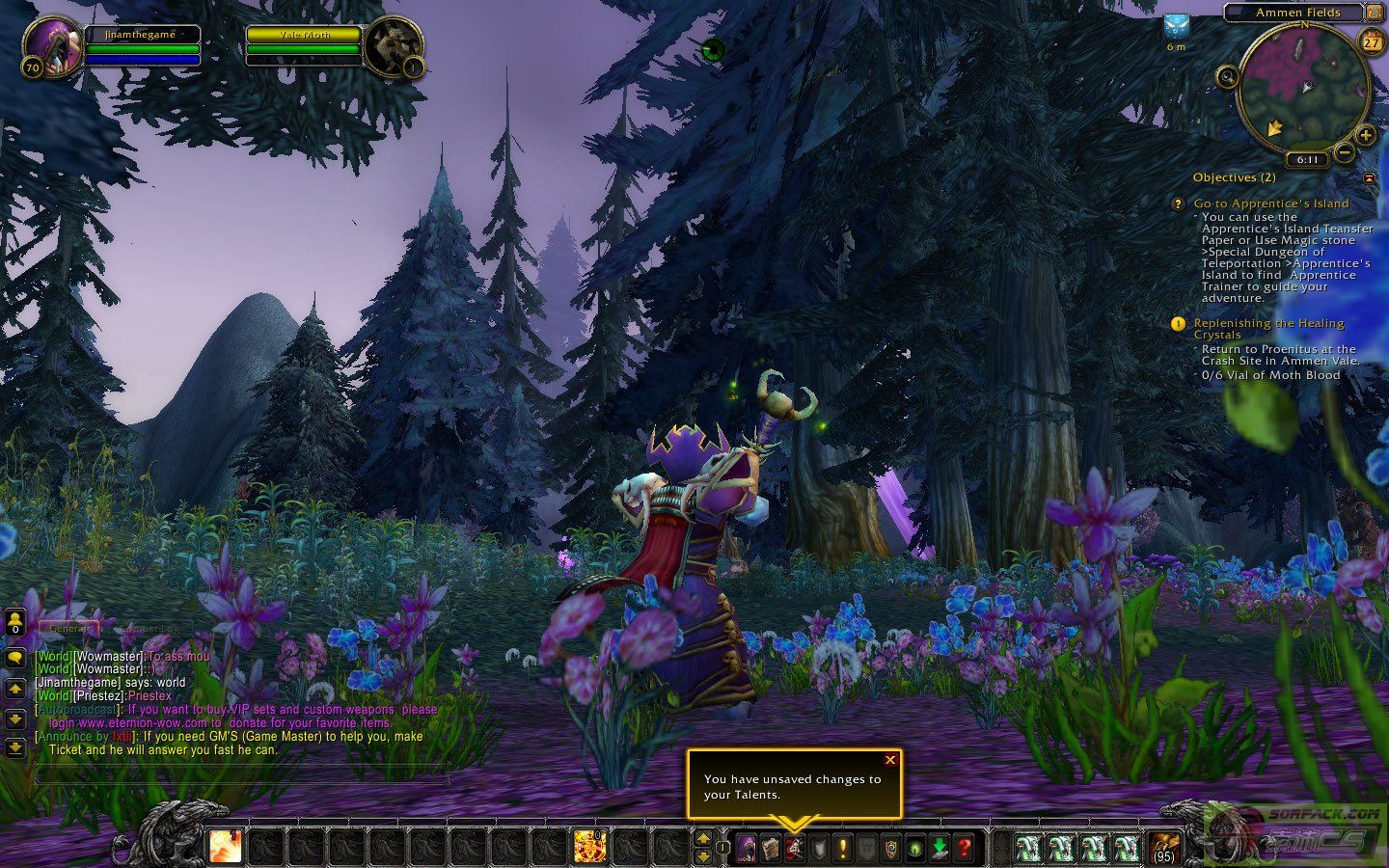Click the Vale Moth target frame
The height and width of the screenshot is (868, 1389).
pos(303,35)
